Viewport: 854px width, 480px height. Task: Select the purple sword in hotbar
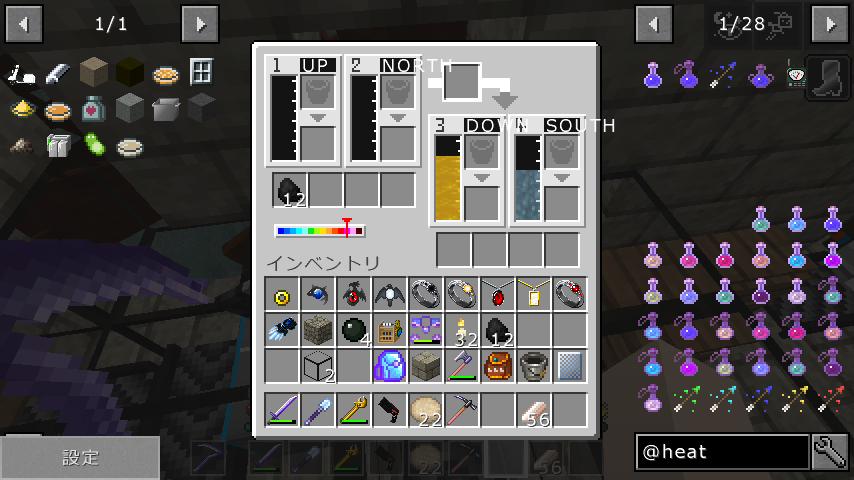[283, 409]
